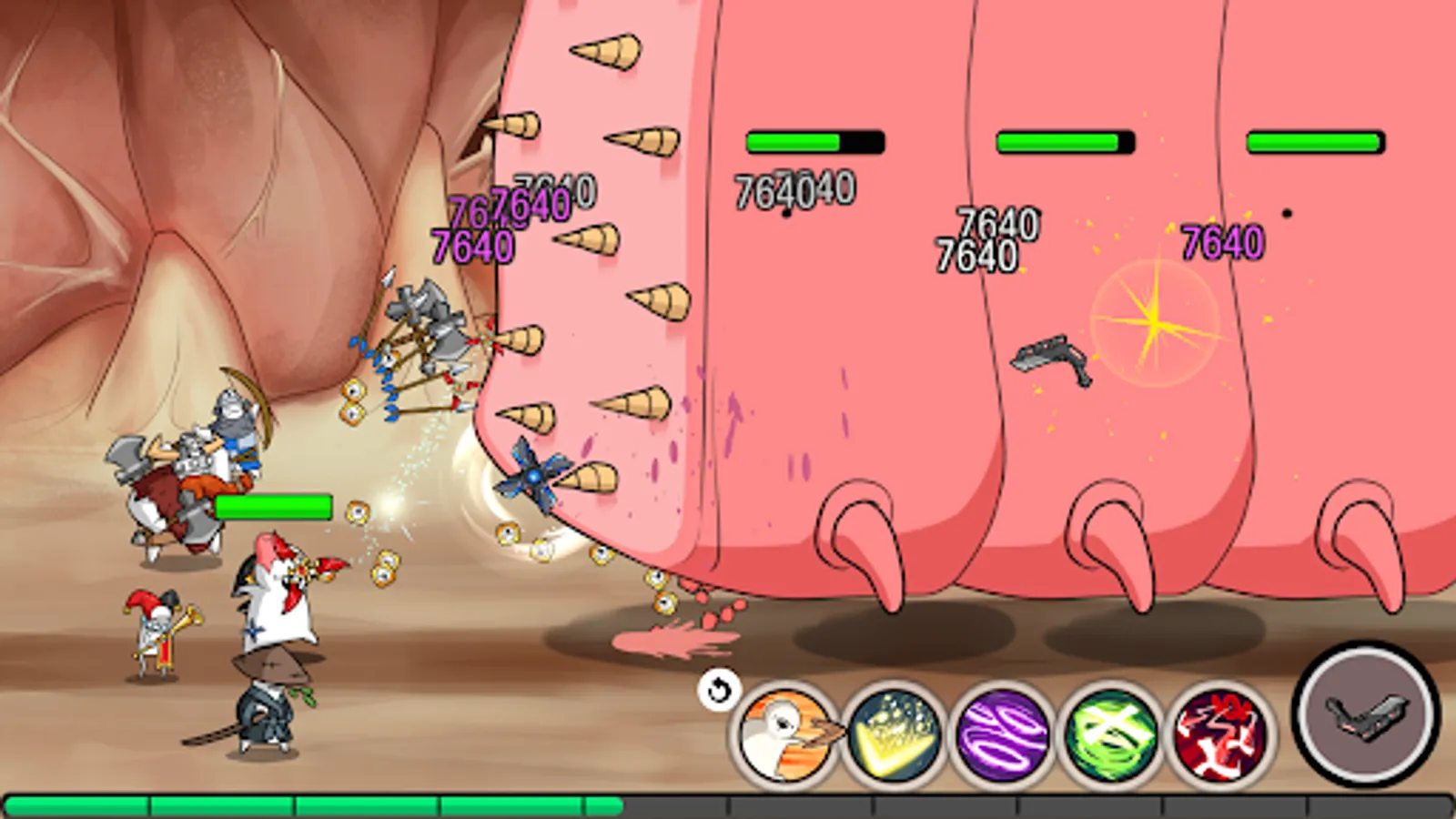
Task: Click the hero's green health bar
Action: coord(272,507)
